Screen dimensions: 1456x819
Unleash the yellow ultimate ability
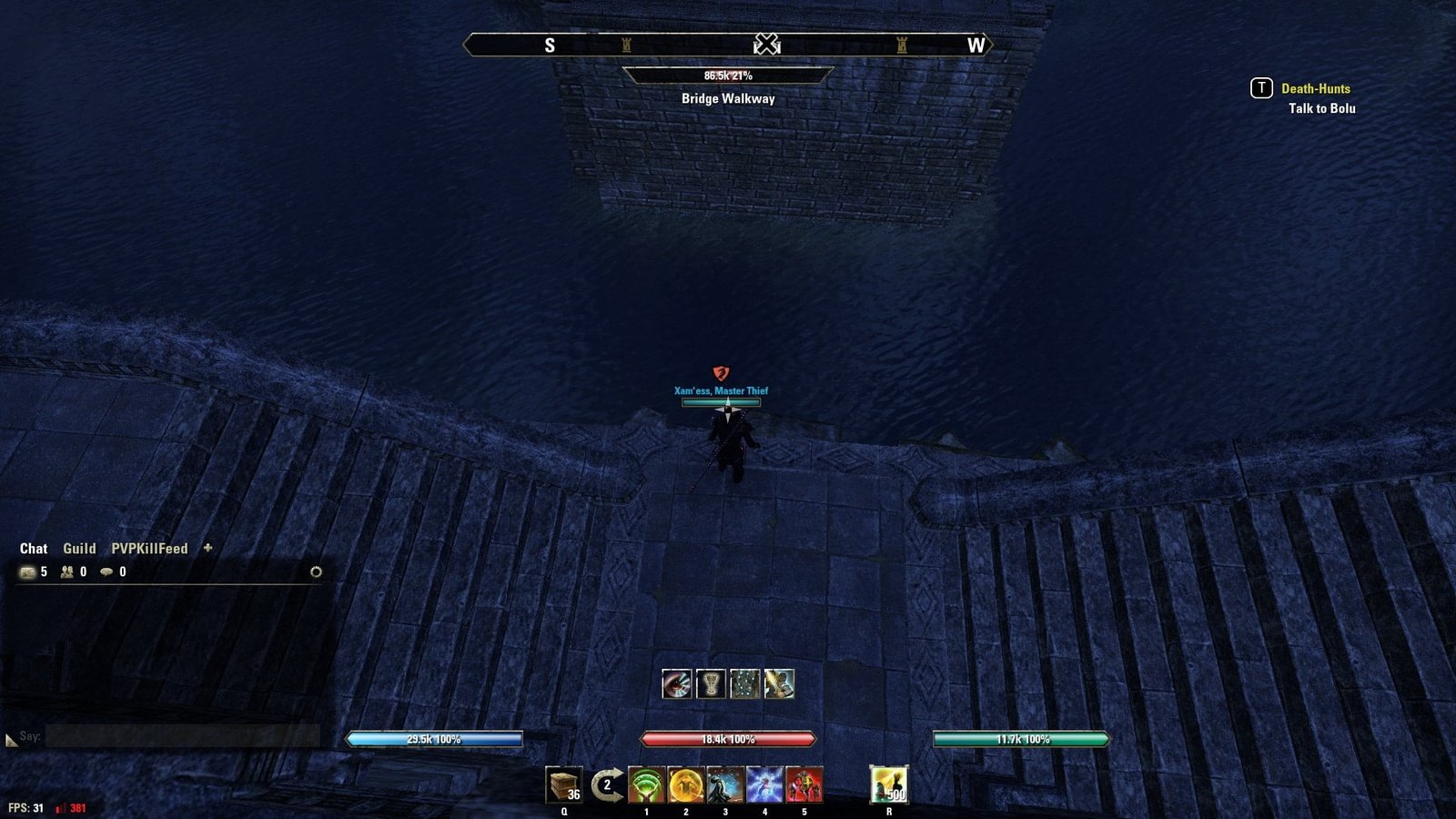point(888,784)
